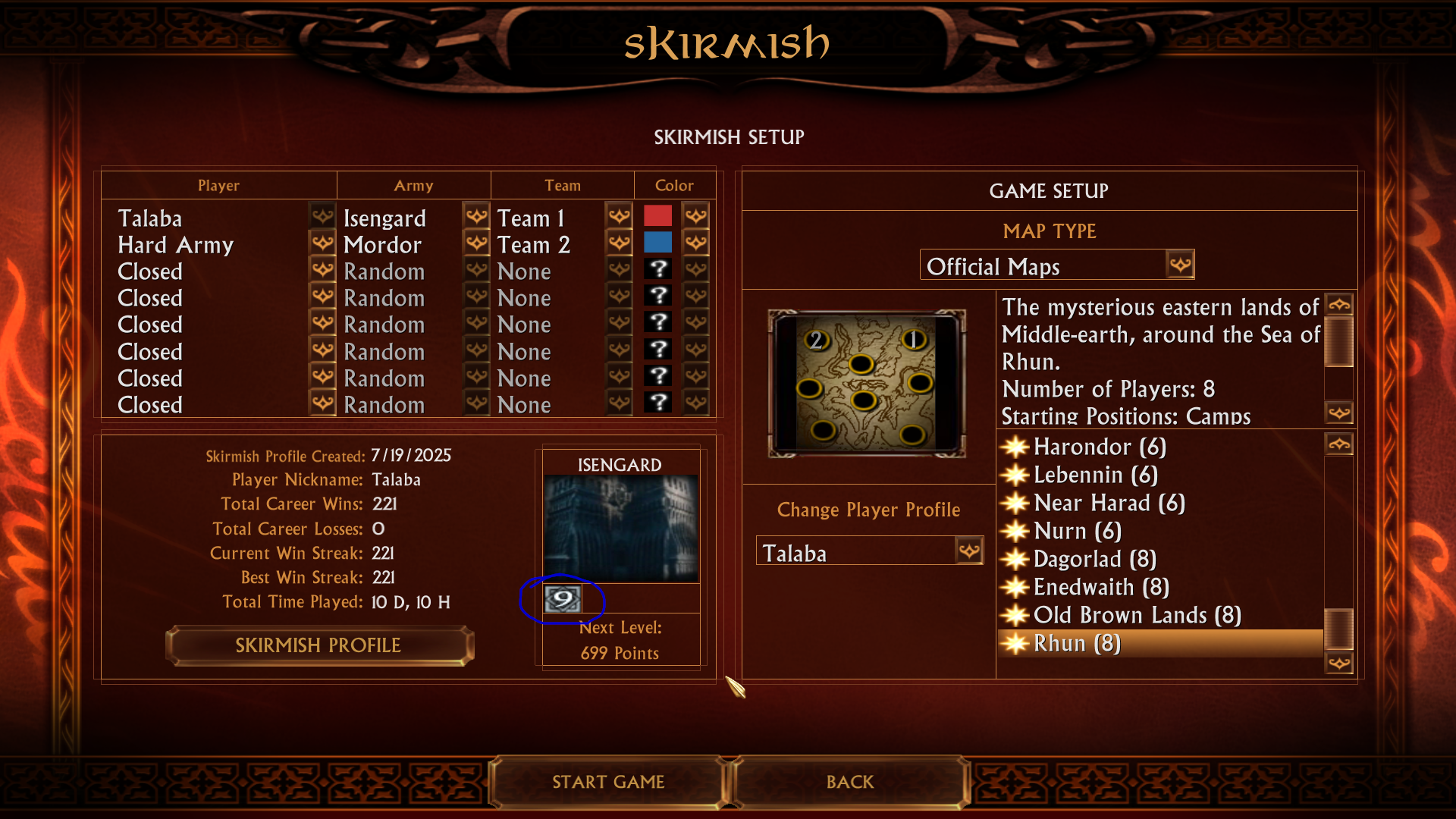This screenshot has width=1456, height=819.
Task: Select the Harondor (6) map
Action: pos(1100,447)
